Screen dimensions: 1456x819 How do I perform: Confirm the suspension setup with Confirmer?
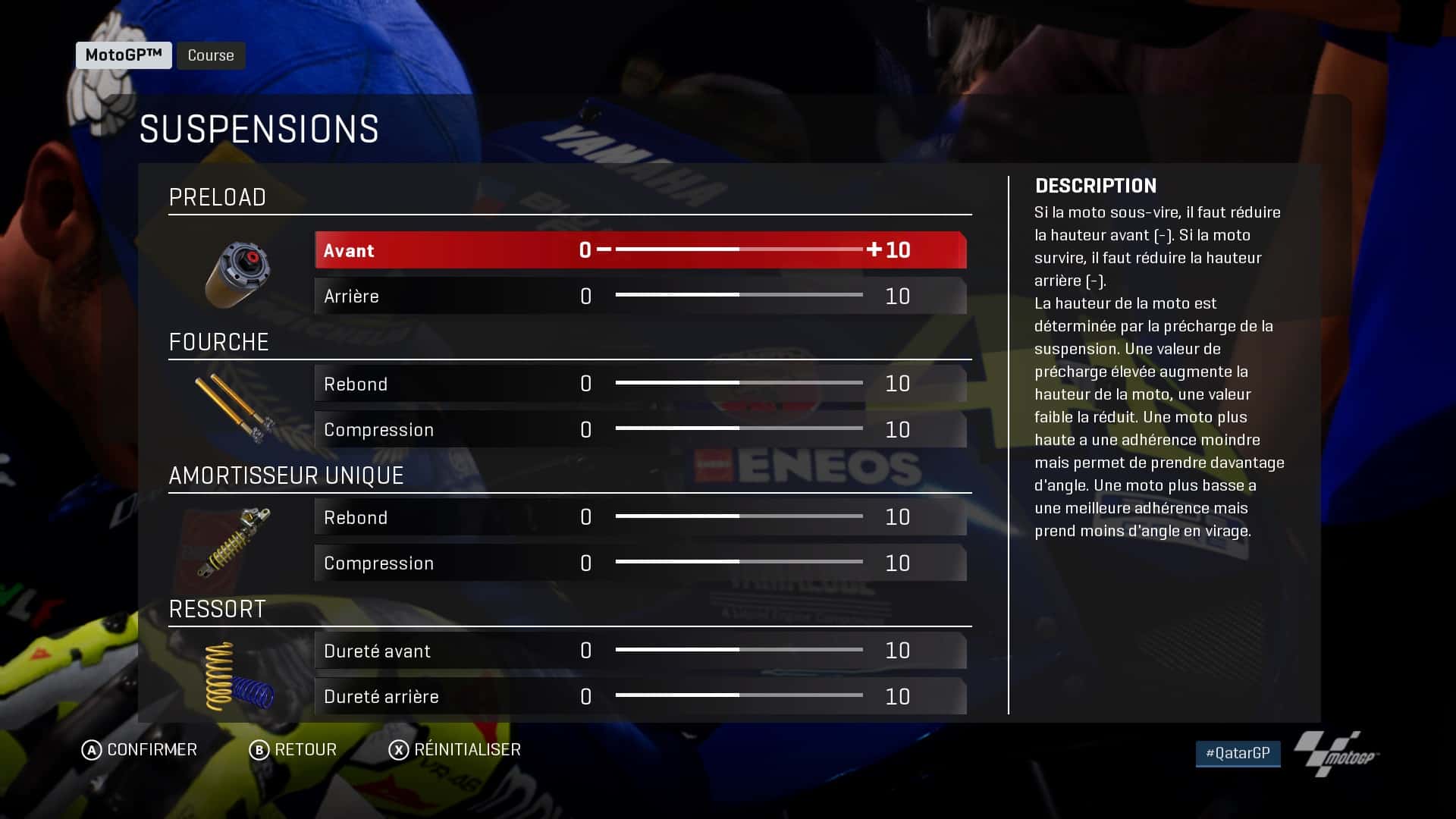140,750
